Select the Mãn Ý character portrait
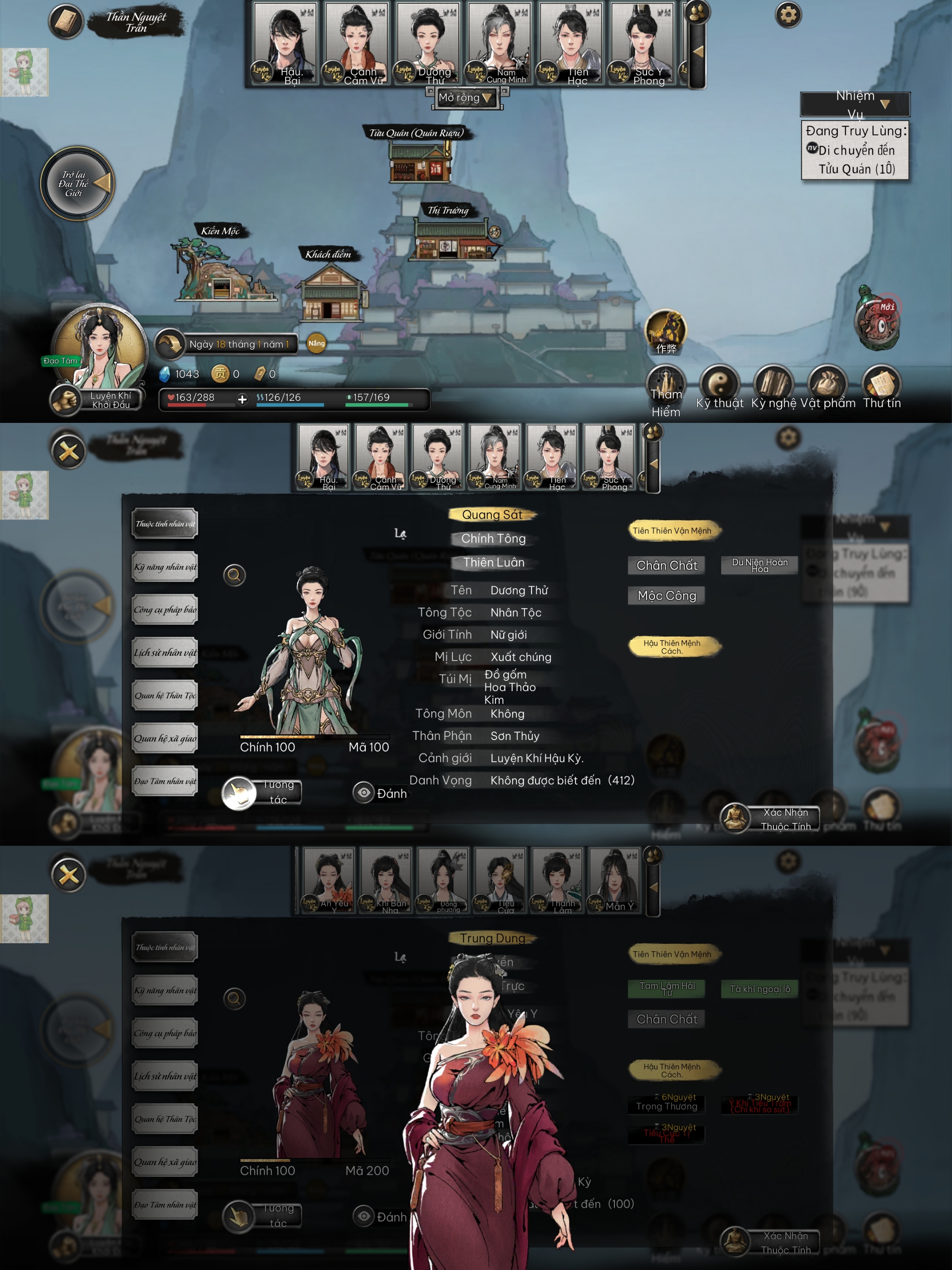 point(614,880)
